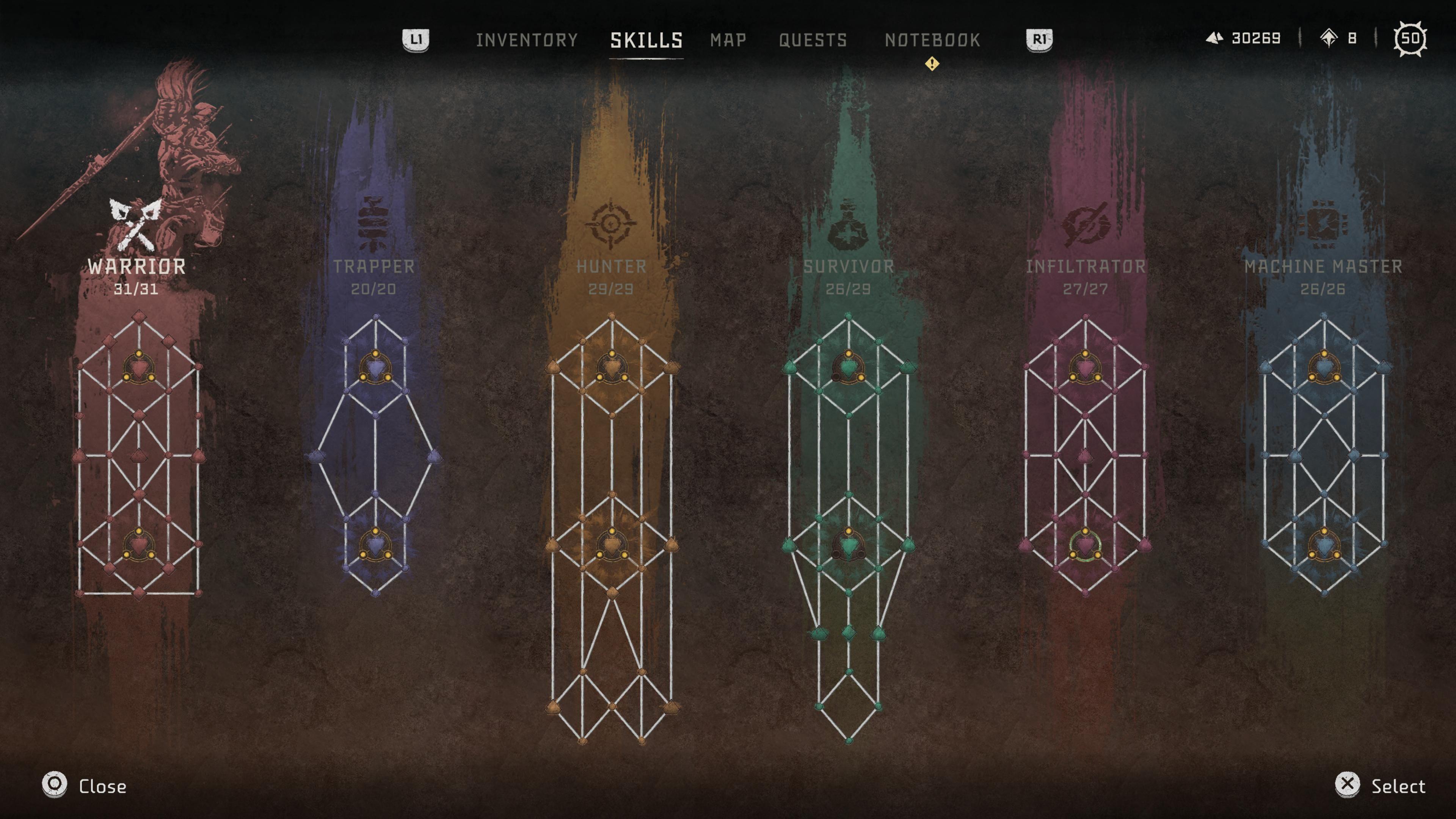Choose the Survivor skill tree
Image resolution: width=1456 pixels, height=819 pixels.
849,266
